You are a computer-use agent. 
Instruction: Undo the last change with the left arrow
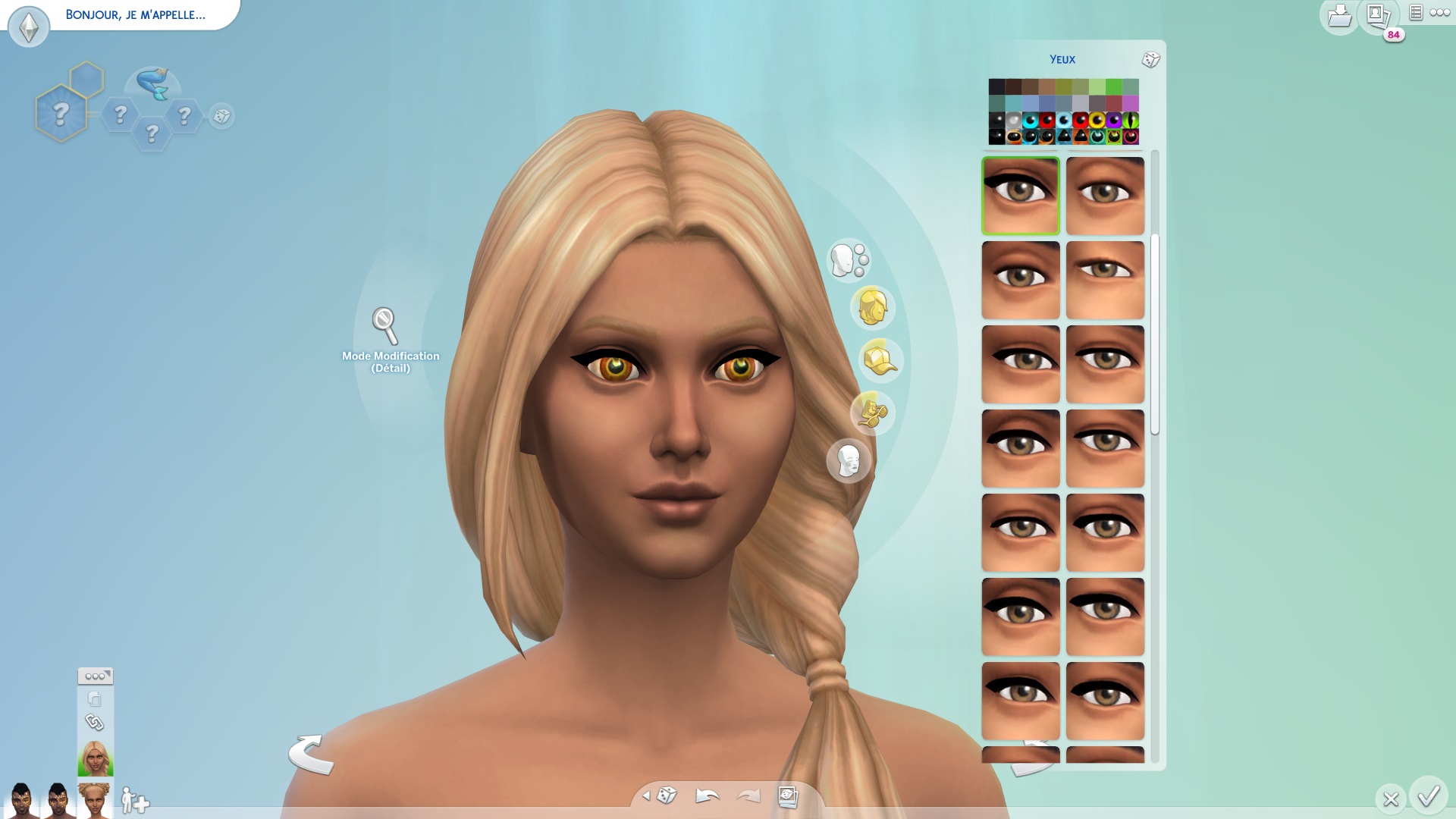coord(707,795)
